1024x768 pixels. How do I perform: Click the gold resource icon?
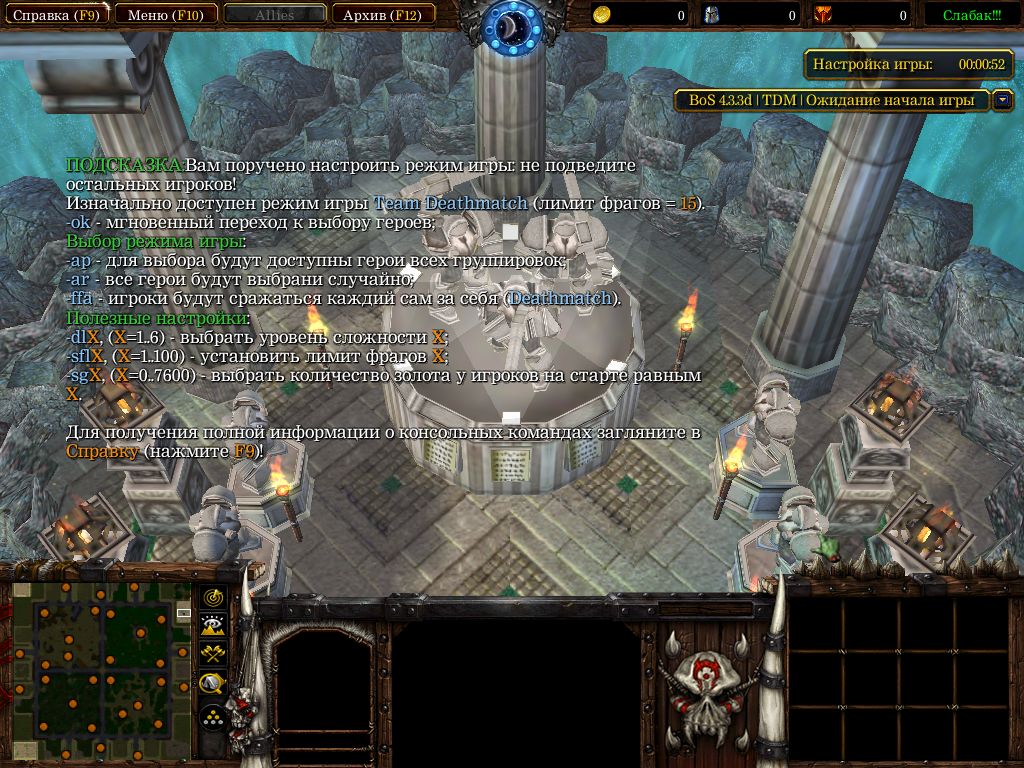pos(602,15)
